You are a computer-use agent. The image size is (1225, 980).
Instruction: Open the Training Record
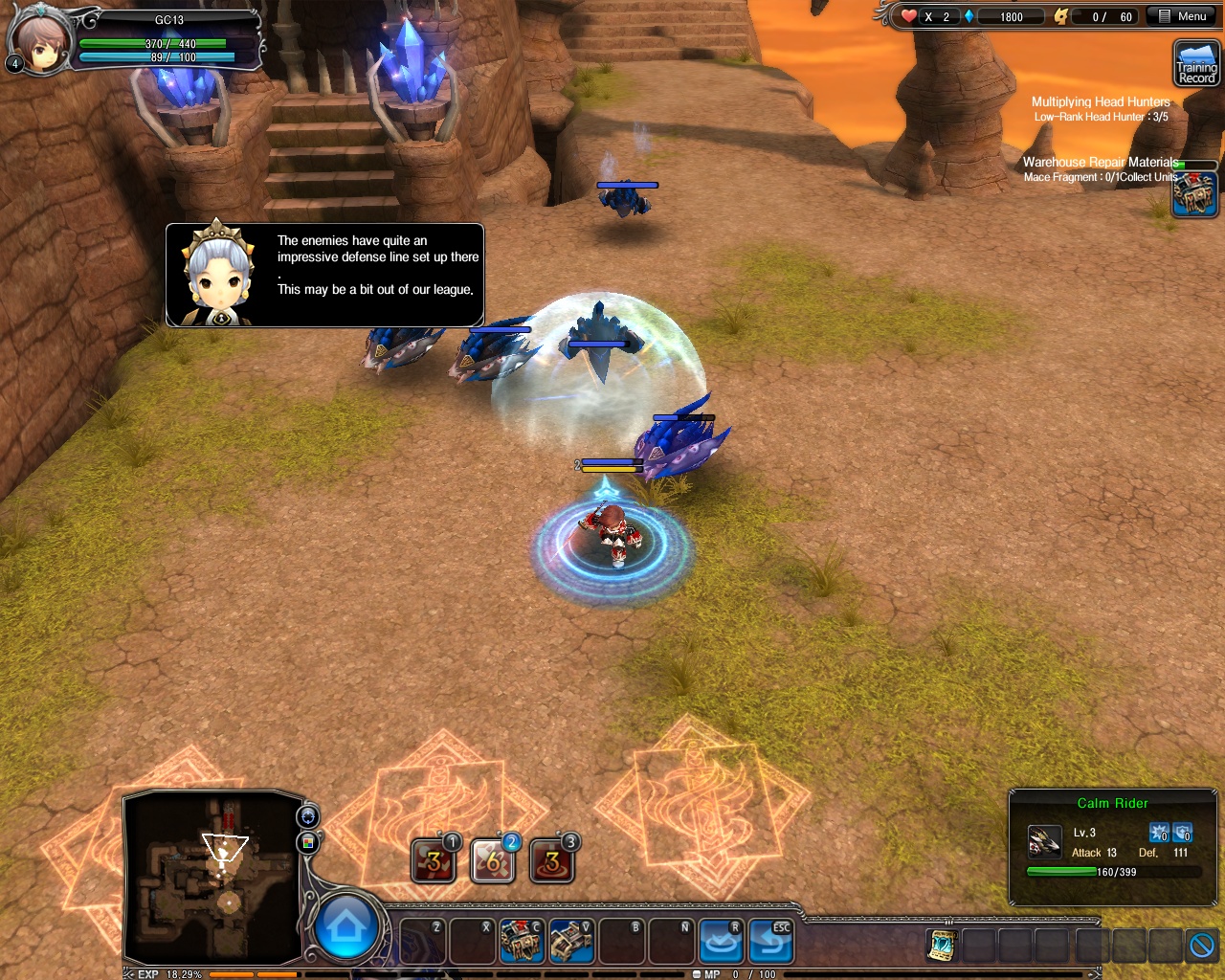click(1195, 64)
